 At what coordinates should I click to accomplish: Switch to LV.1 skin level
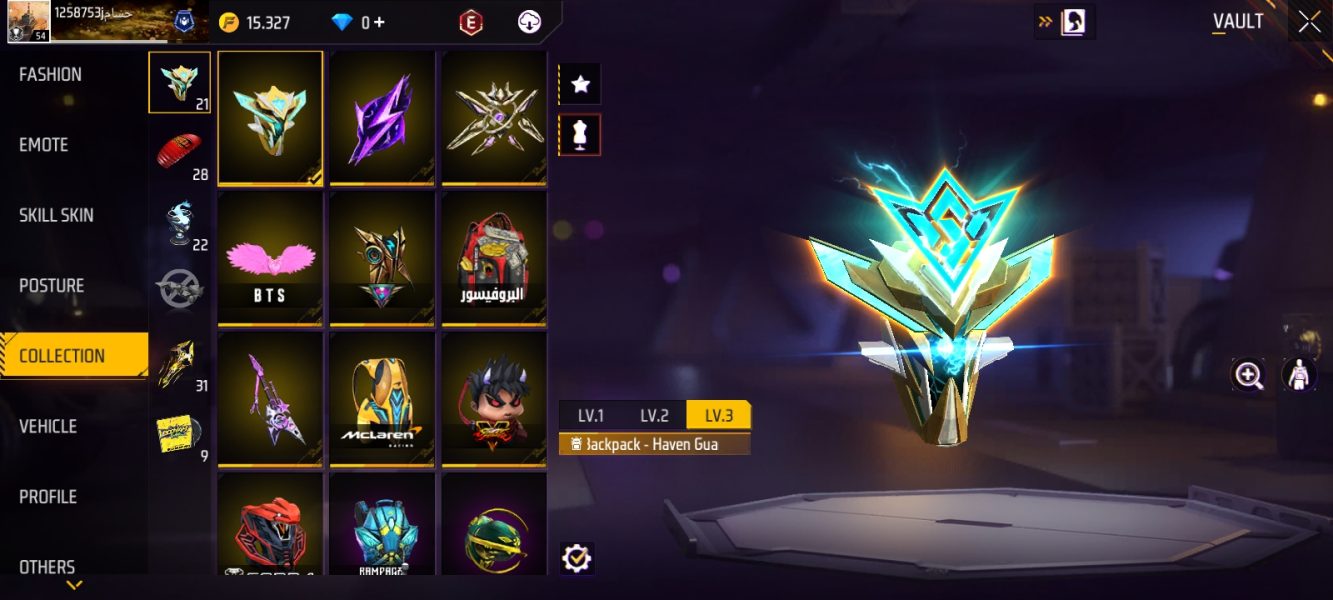click(591, 416)
